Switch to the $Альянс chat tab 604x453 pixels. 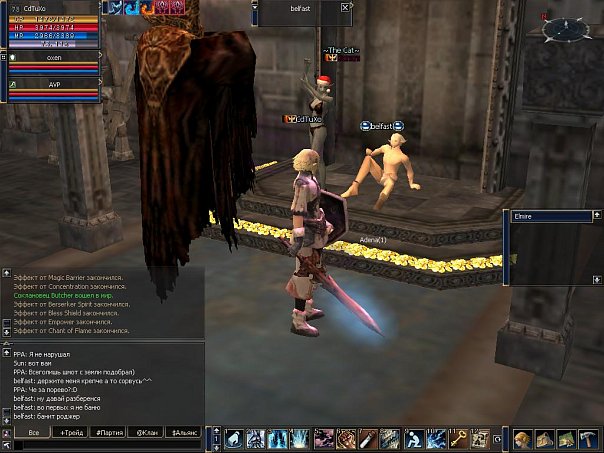(x=185, y=432)
